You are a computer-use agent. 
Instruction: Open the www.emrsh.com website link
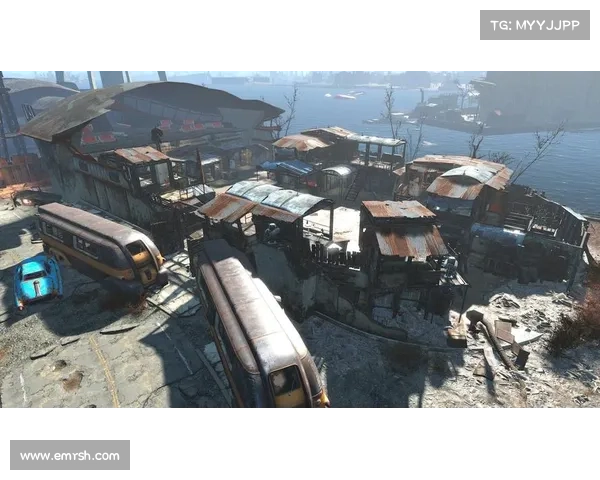pyautogui.click(x=71, y=456)
